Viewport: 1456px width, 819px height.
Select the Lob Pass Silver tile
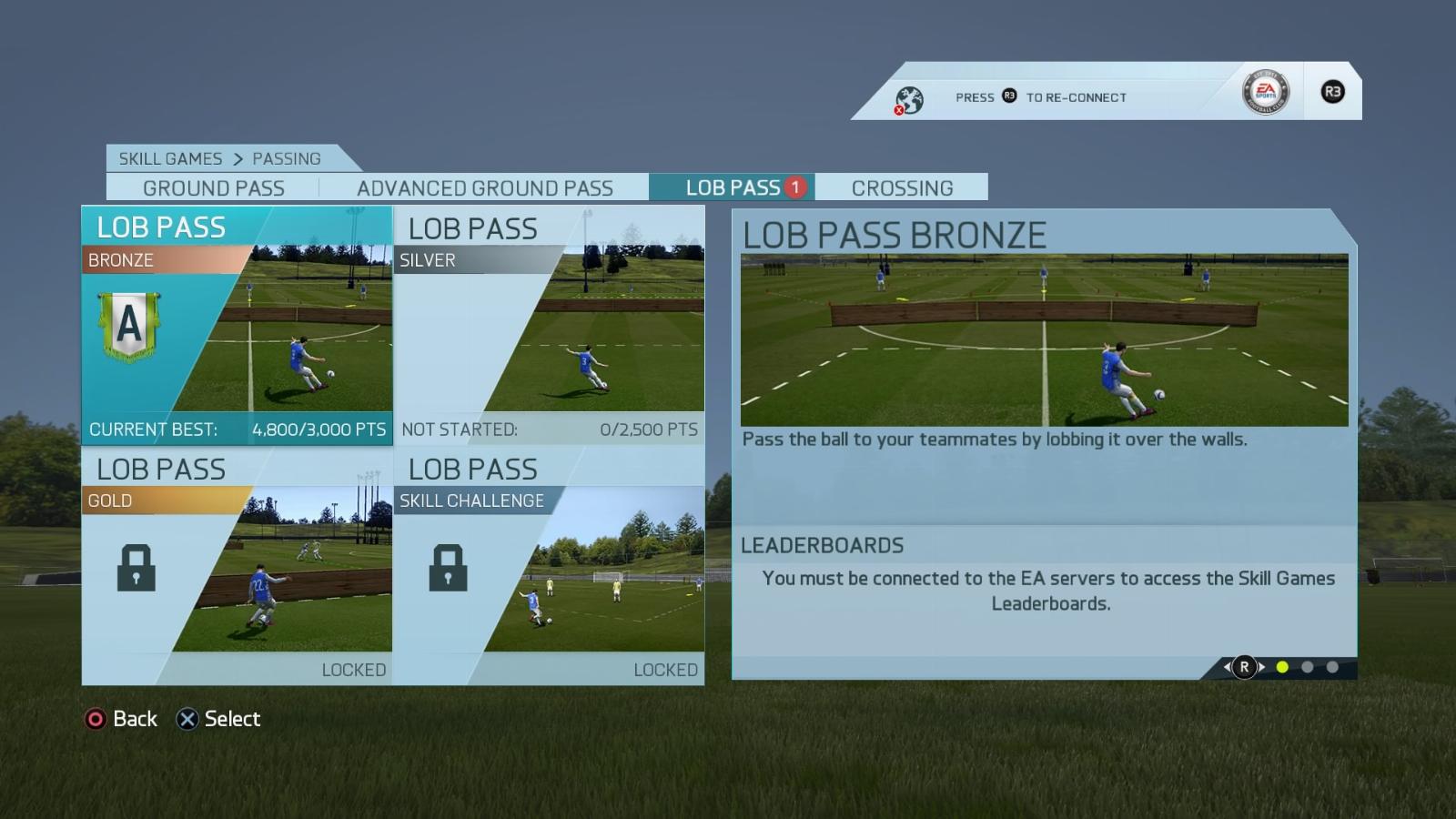549,326
